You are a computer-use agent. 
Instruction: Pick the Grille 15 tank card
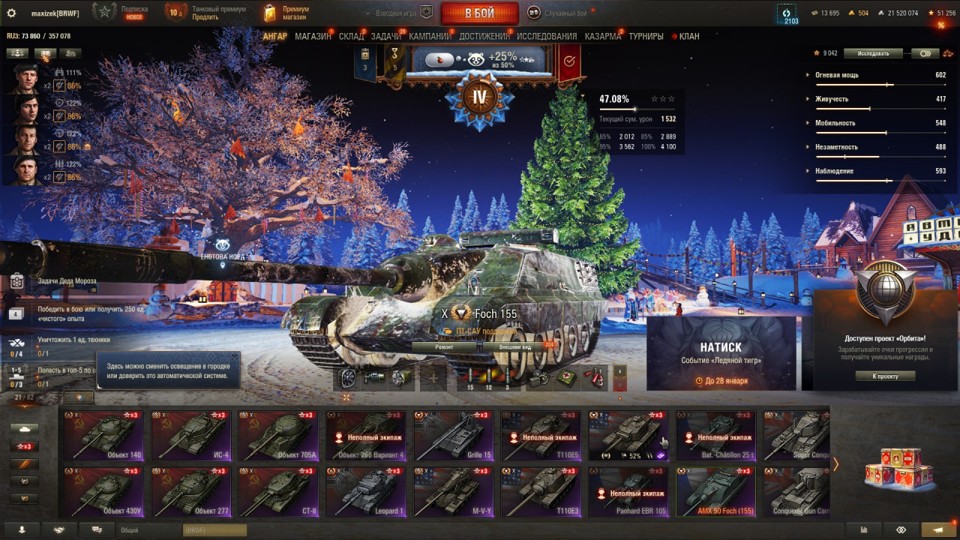[454, 434]
